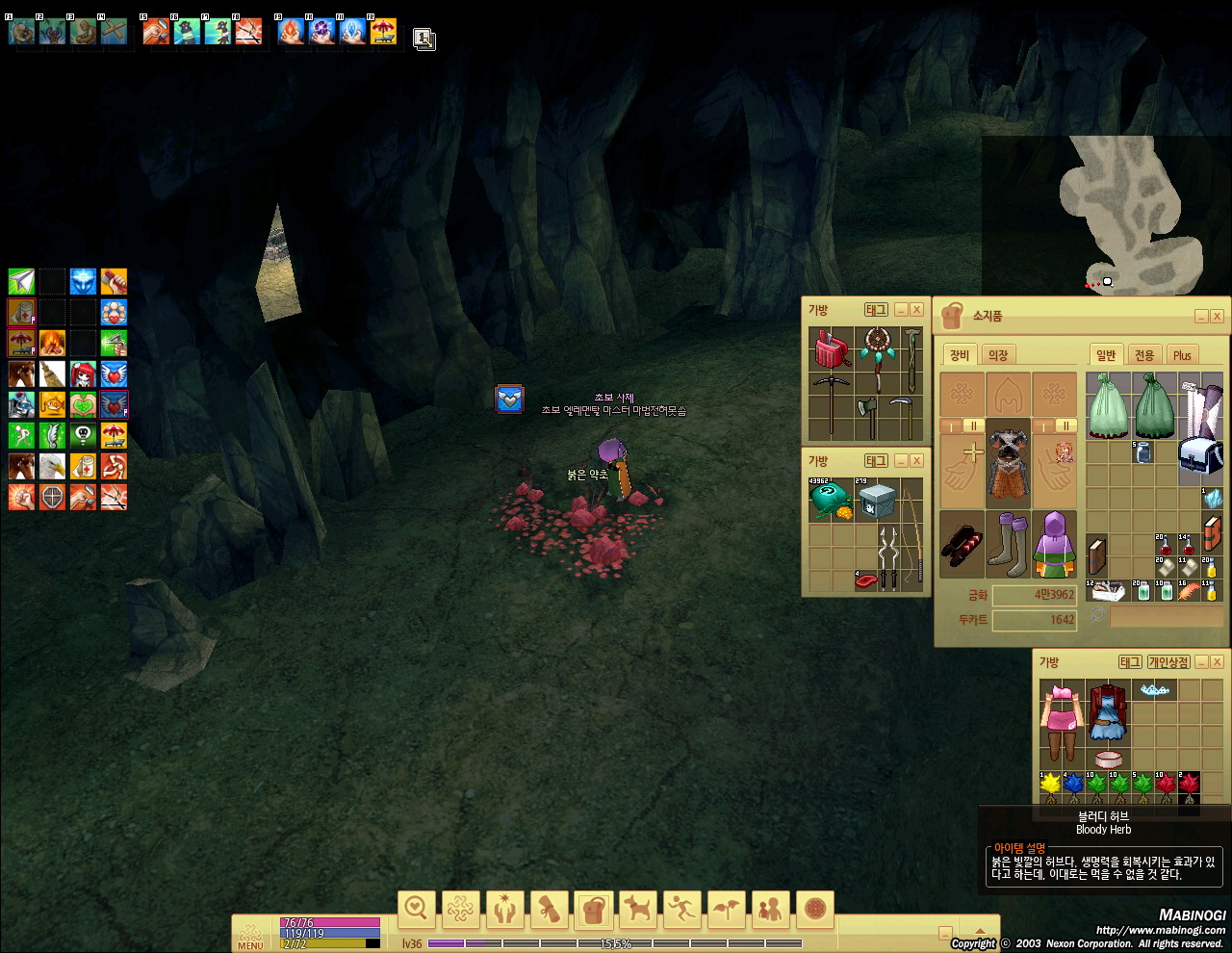Viewport: 1232px width, 953px height.
Task: Choose the gray boots equipment slot
Action: coord(1008,544)
